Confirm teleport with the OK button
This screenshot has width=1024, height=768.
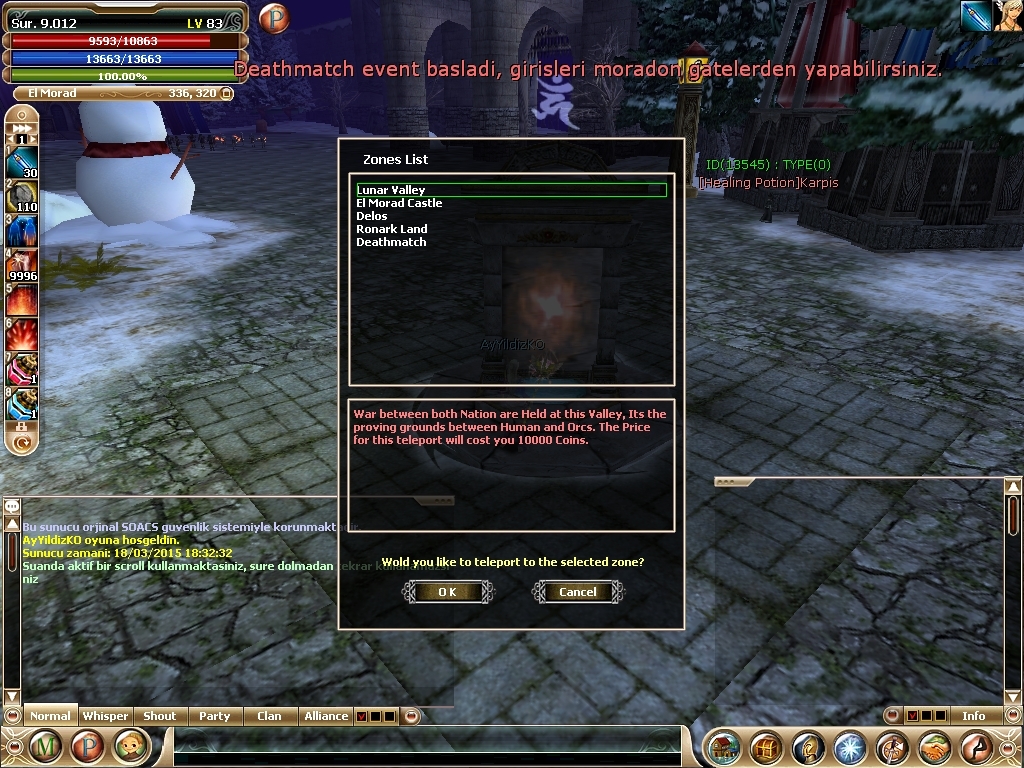point(448,592)
